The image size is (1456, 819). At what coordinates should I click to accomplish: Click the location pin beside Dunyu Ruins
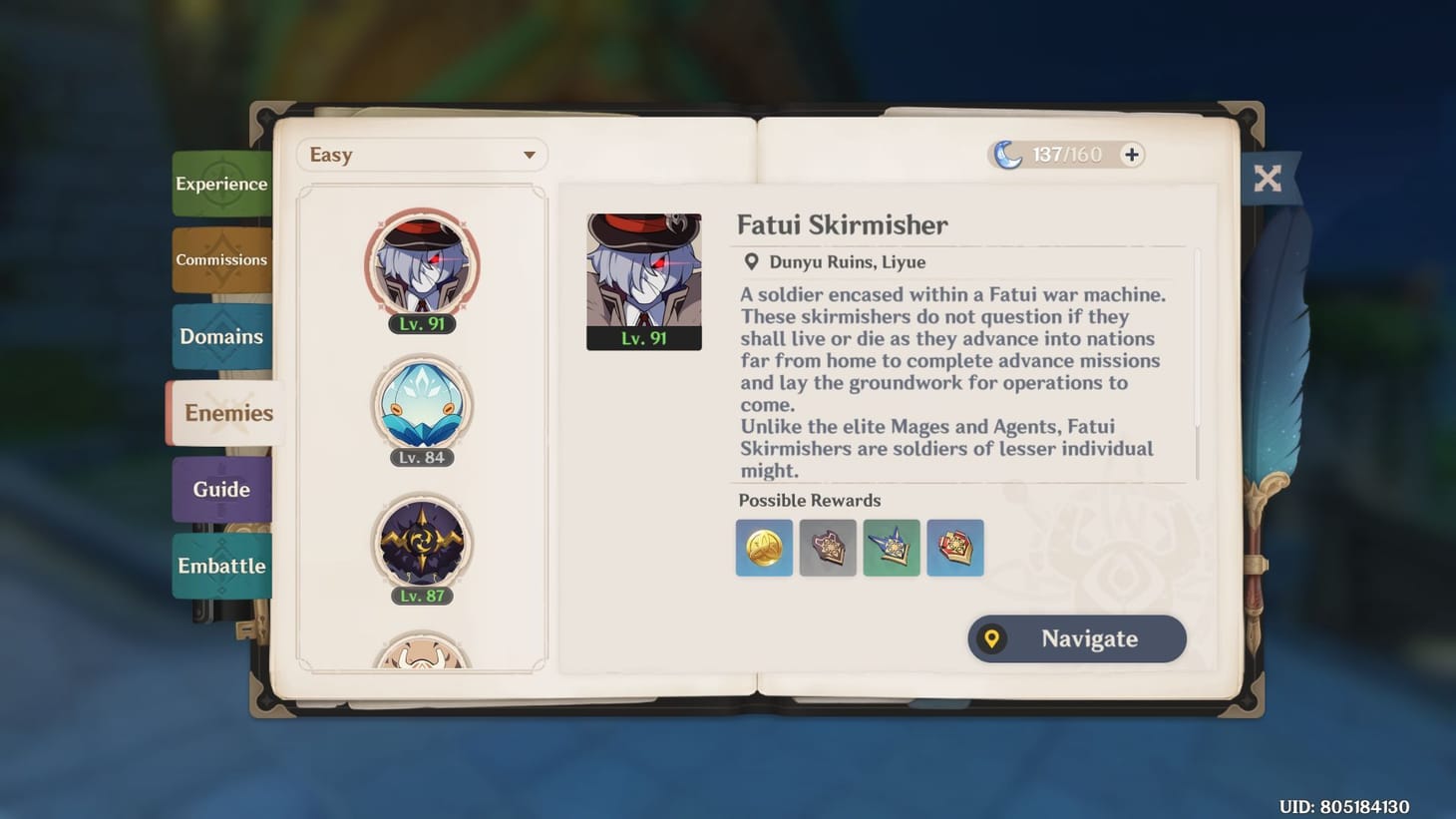click(751, 261)
